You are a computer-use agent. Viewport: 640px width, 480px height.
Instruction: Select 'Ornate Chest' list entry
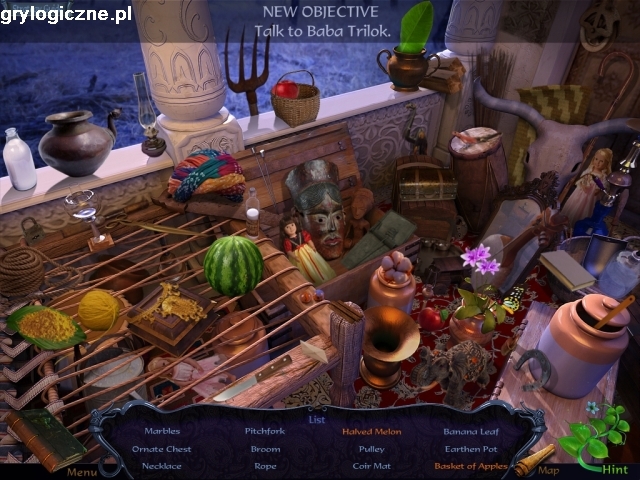tap(162, 449)
